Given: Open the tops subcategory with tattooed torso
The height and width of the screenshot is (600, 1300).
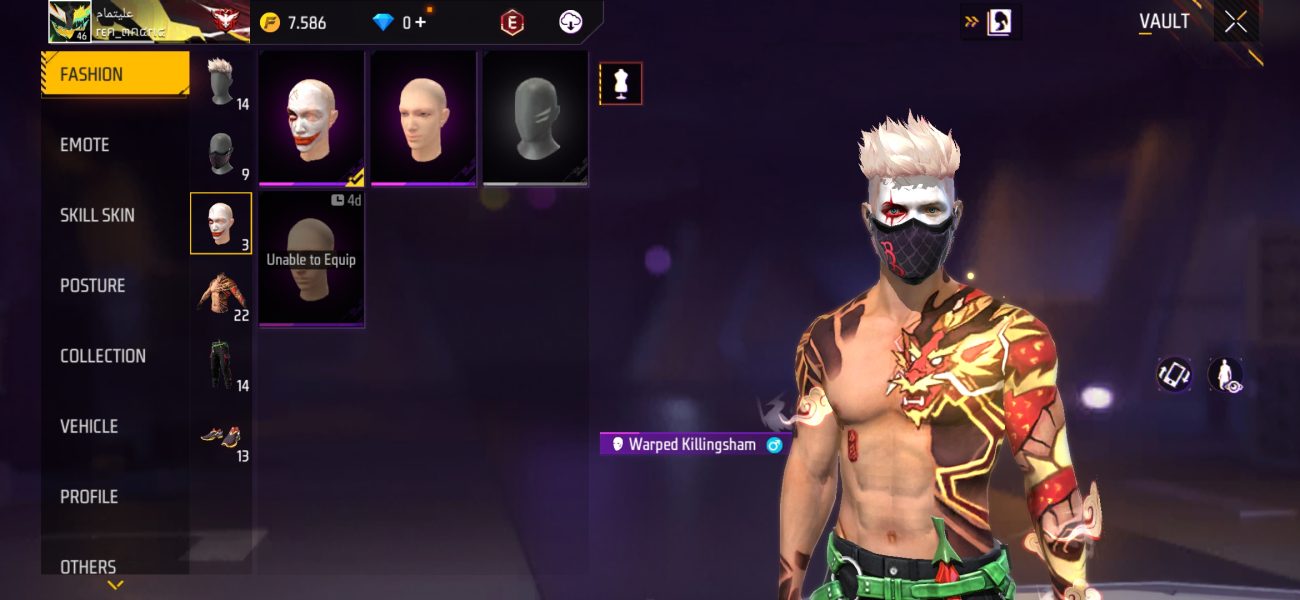Looking at the screenshot, I should pyautogui.click(x=221, y=295).
